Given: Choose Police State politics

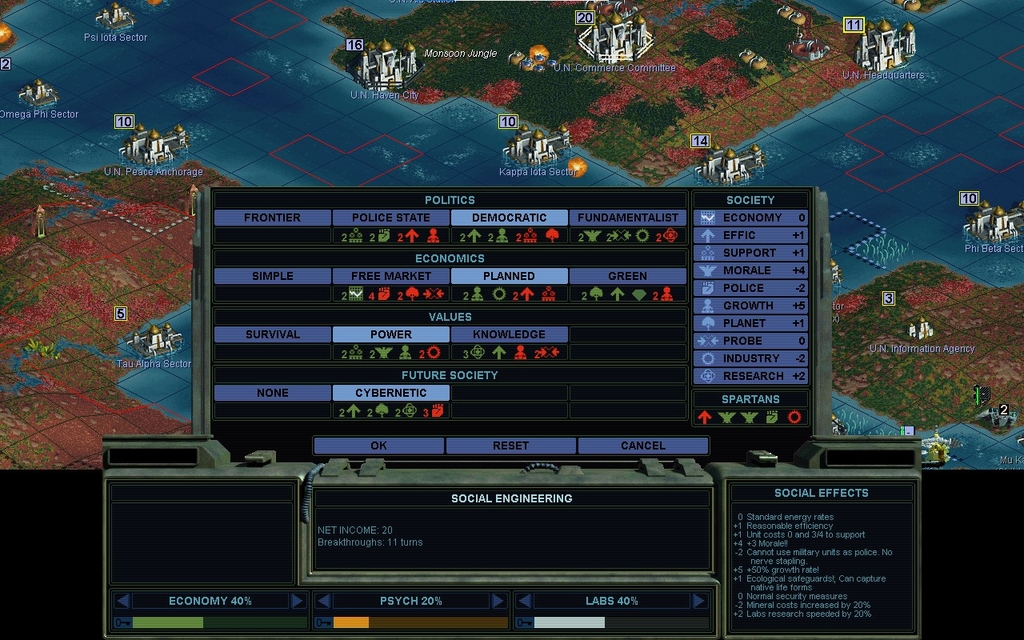Looking at the screenshot, I should click(x=391, y=218).
